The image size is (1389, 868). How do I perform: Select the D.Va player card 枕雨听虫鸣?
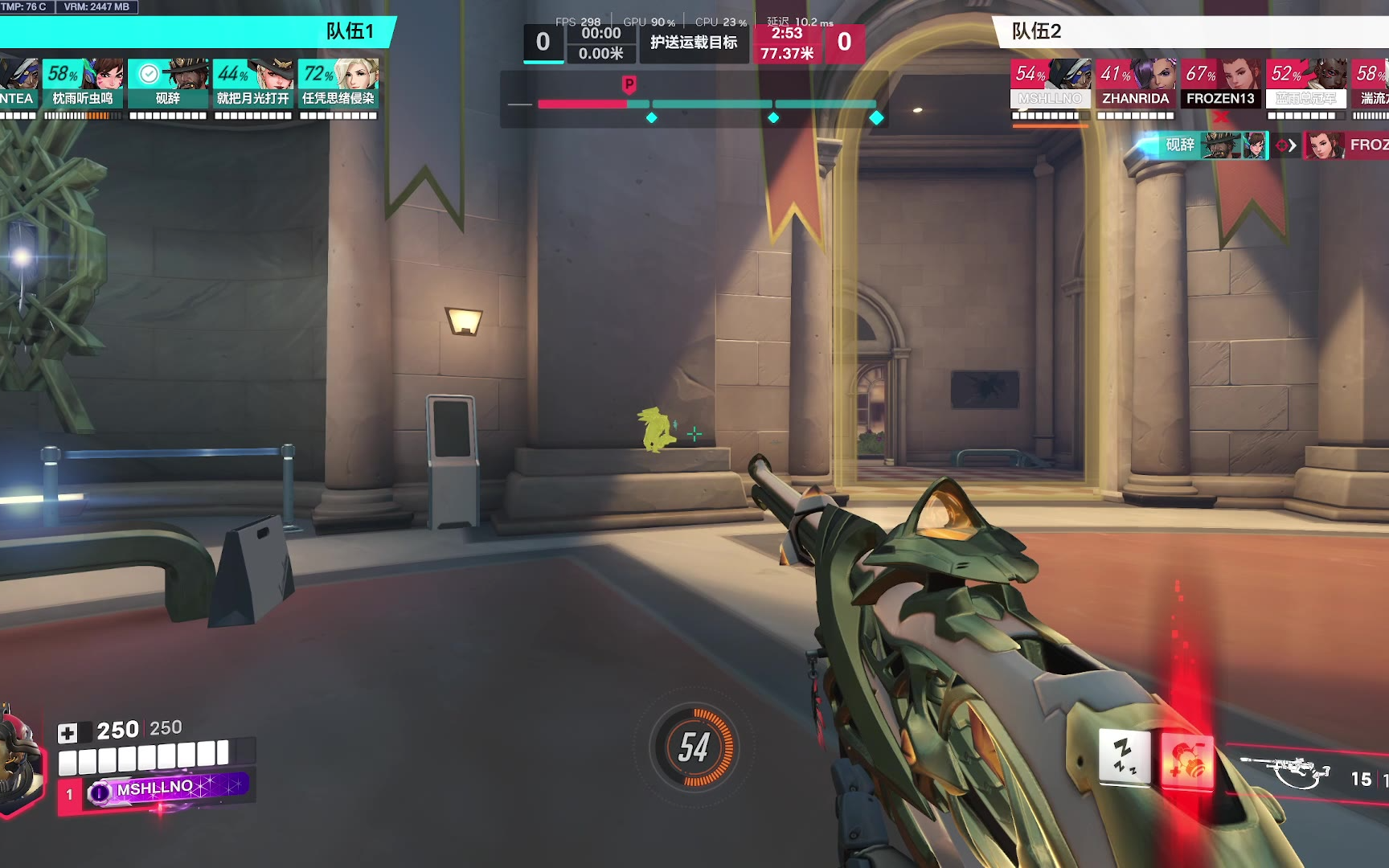pyautogui.click(x=83, y=84)
